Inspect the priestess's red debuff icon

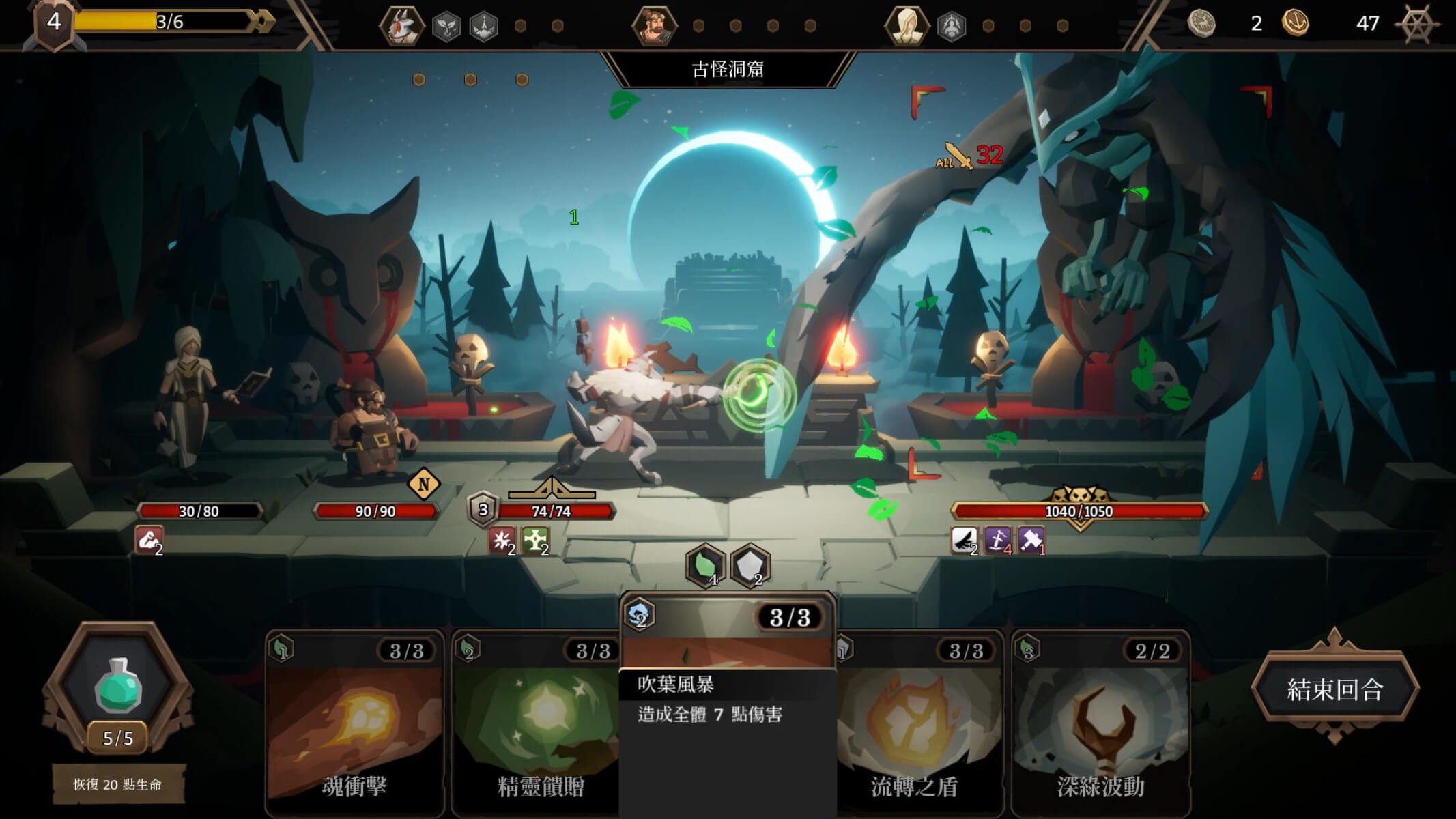click(149, 539)
